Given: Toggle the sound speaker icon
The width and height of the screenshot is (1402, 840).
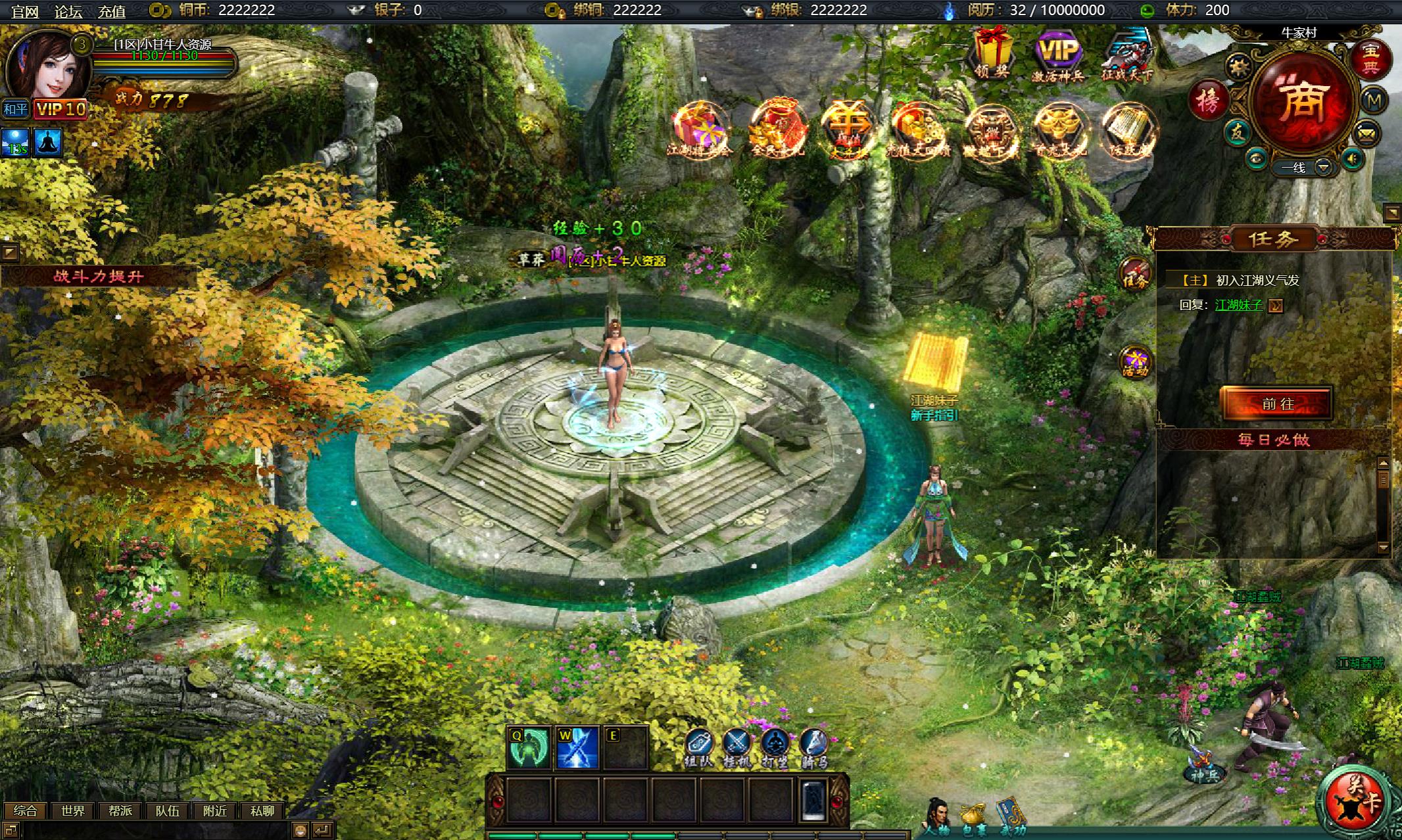Looking at the screenshot, I should tap(1352, 159).
